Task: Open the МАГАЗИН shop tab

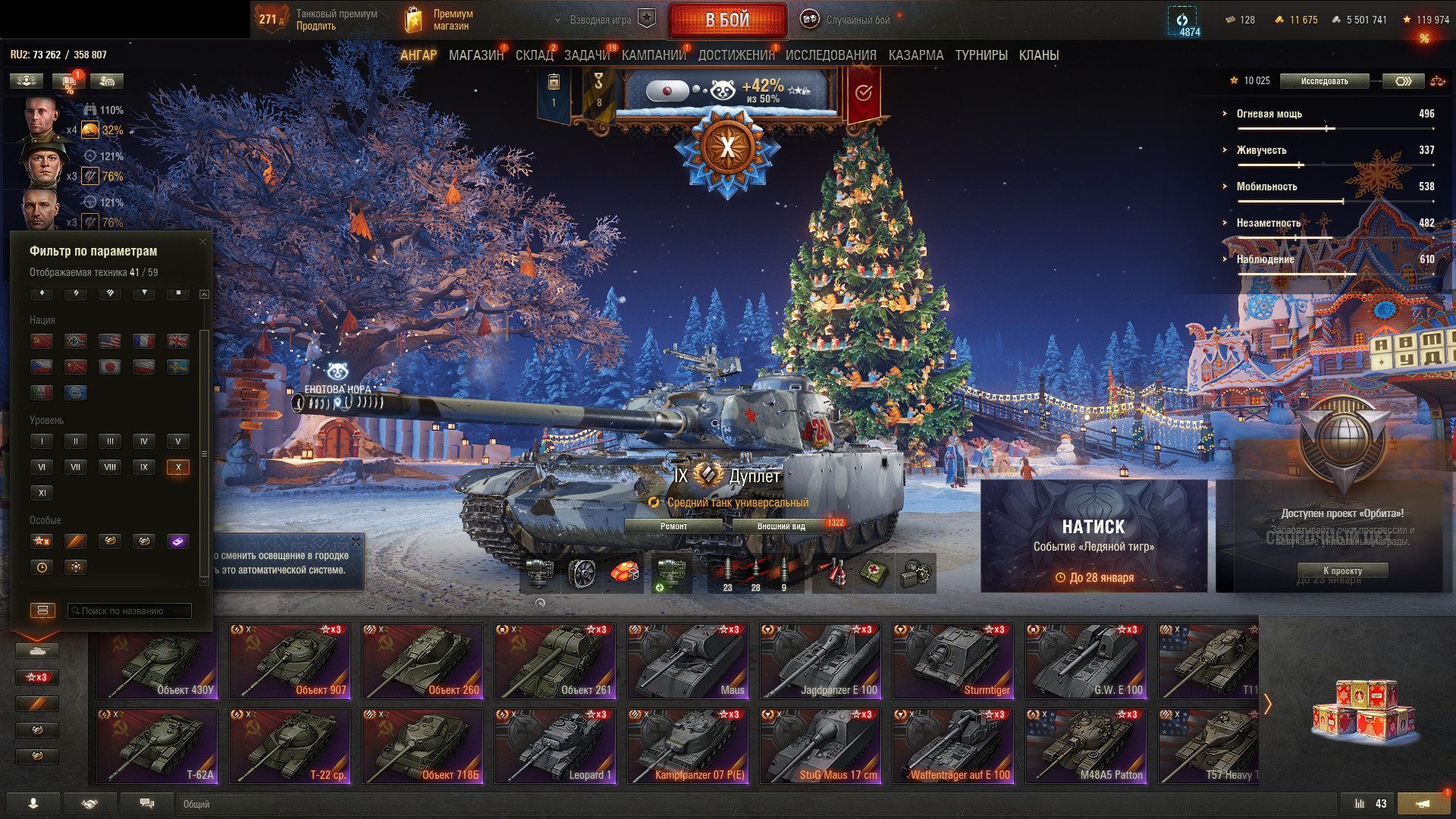Action: click(x=475, y=55)
